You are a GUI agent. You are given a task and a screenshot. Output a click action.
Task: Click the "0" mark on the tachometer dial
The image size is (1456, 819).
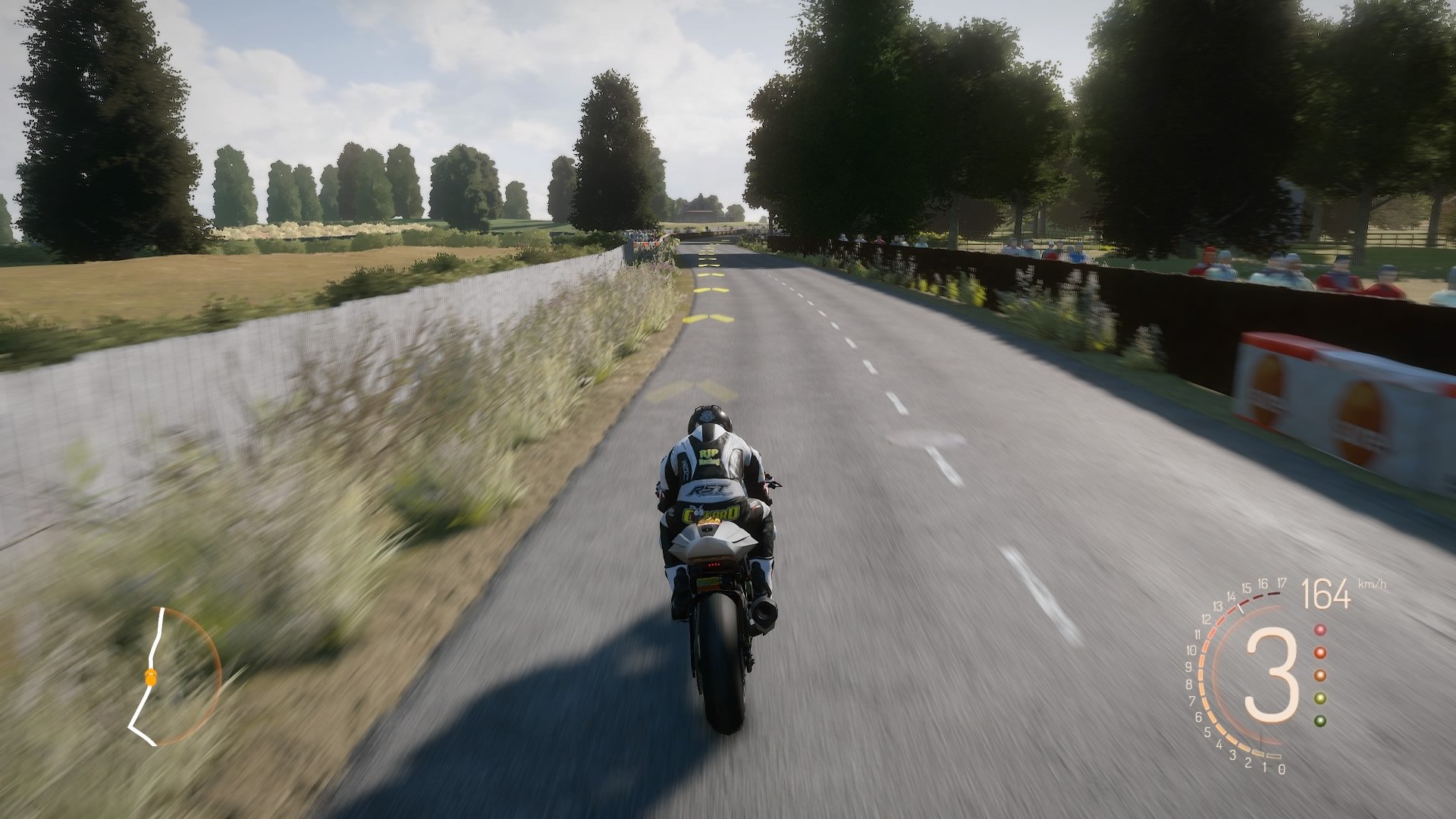1281,769
